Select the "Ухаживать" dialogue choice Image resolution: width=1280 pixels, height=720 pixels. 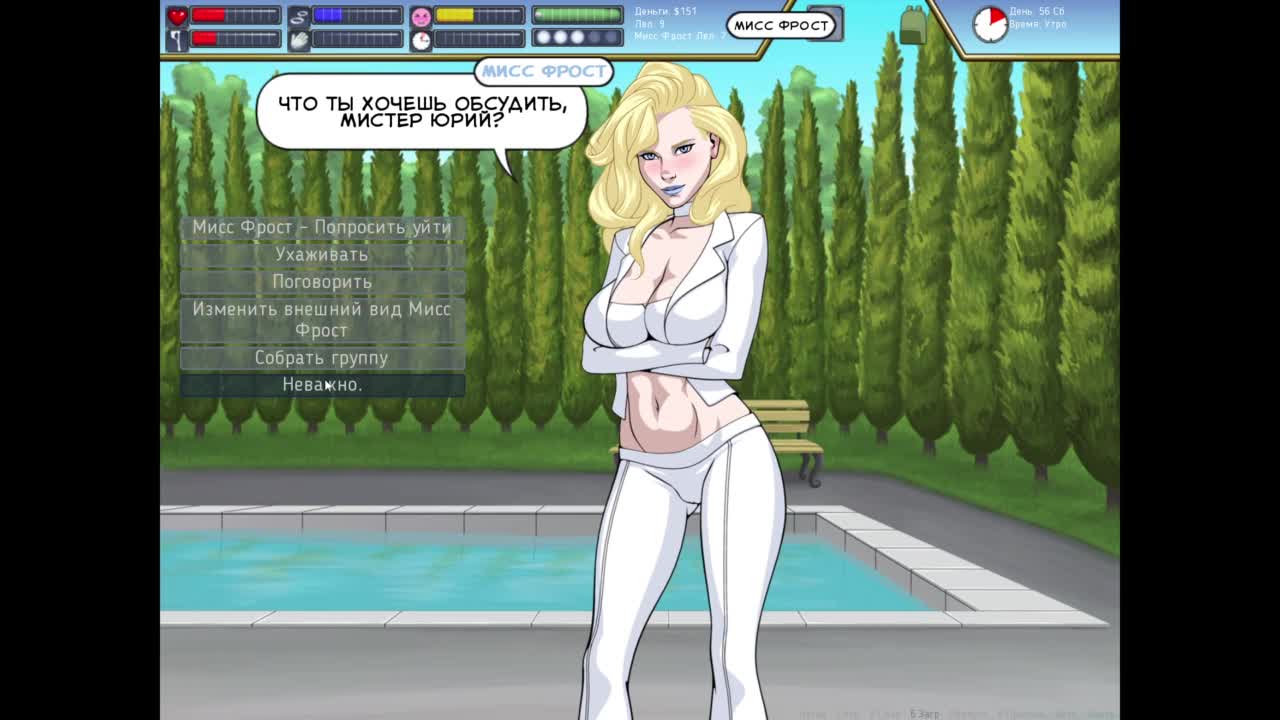click(322, 254)
